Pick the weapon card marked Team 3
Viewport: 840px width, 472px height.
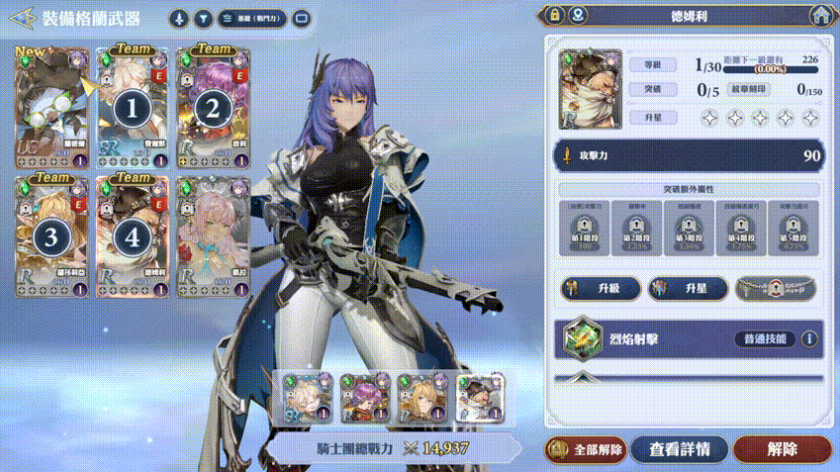coord(51,236)
